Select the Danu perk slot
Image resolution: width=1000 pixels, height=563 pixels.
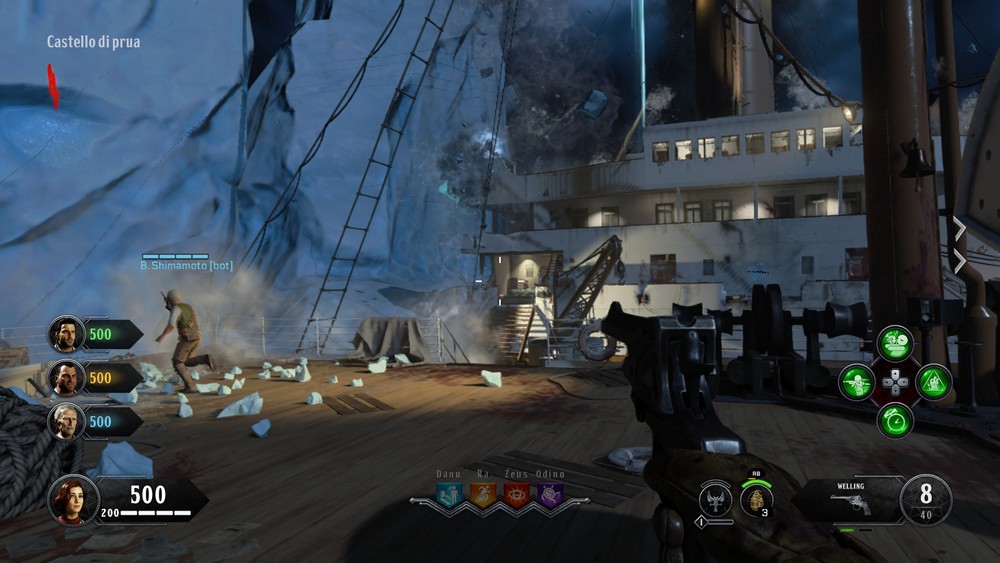(x=450, y=494)
